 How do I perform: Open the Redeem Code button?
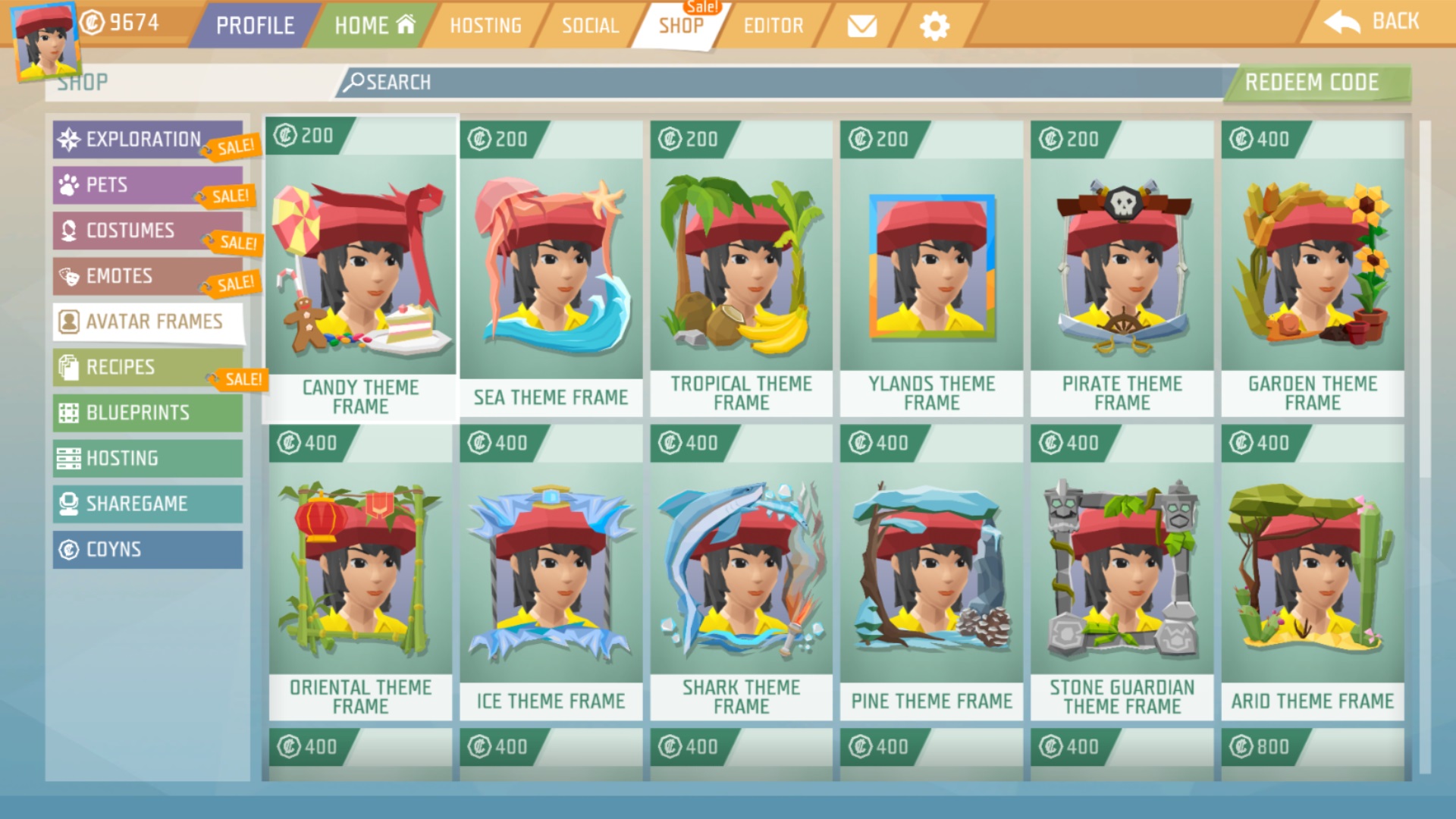pos(1312,82)
